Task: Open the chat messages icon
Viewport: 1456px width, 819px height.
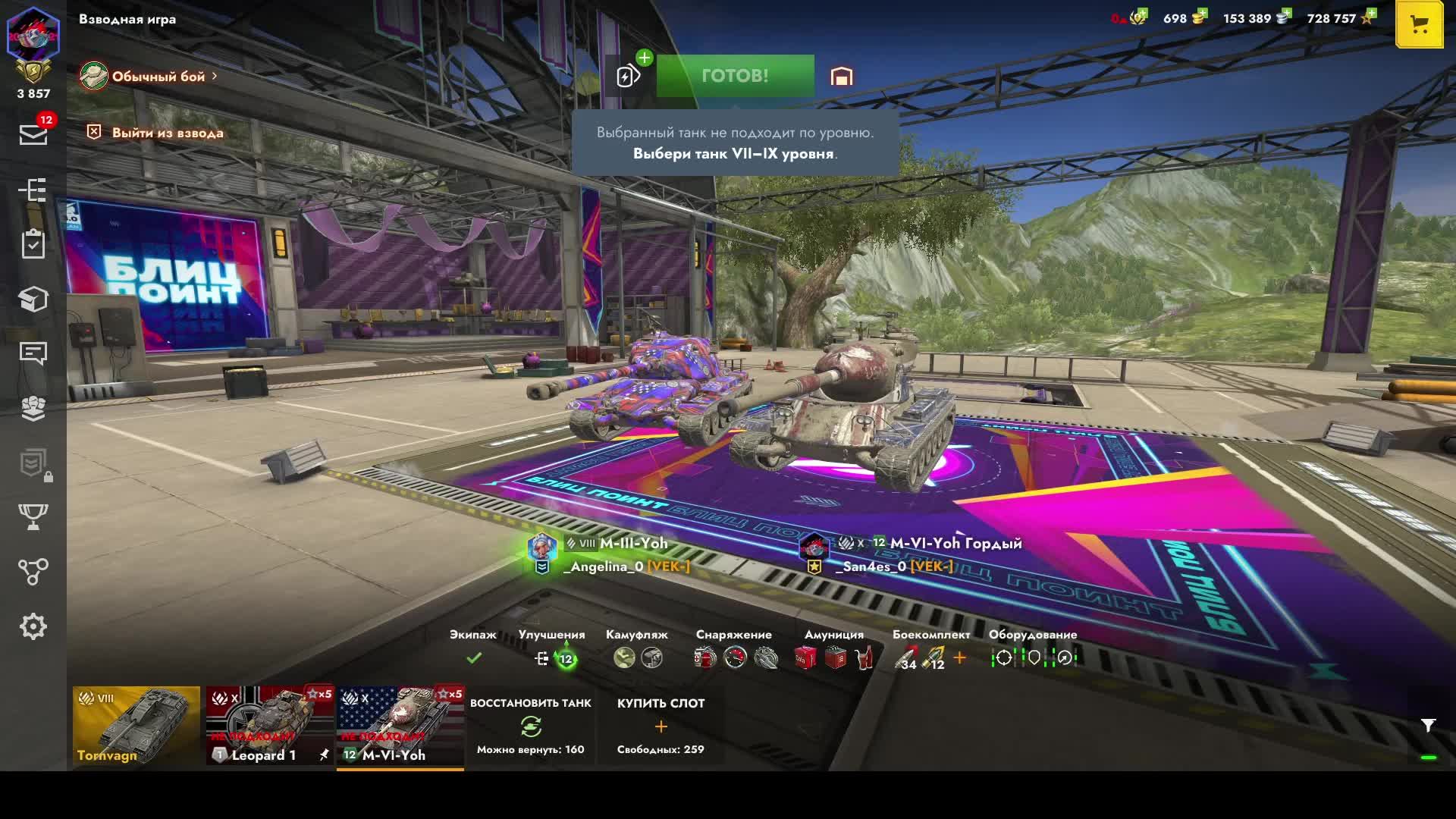Action: (33, 353)
